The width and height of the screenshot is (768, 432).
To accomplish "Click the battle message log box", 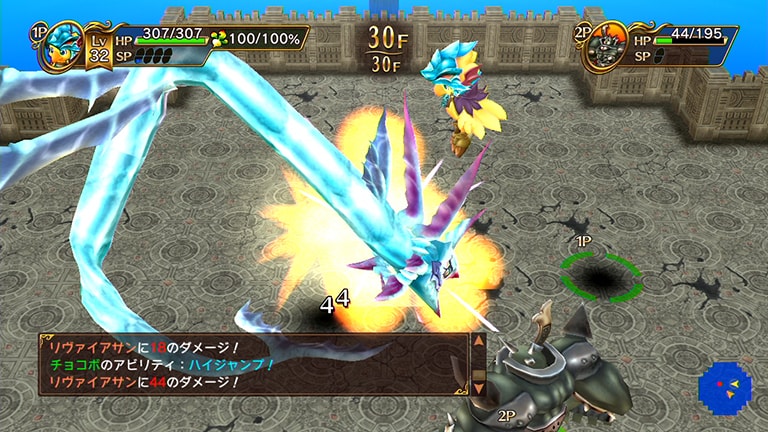I will (x=252, y=363).
